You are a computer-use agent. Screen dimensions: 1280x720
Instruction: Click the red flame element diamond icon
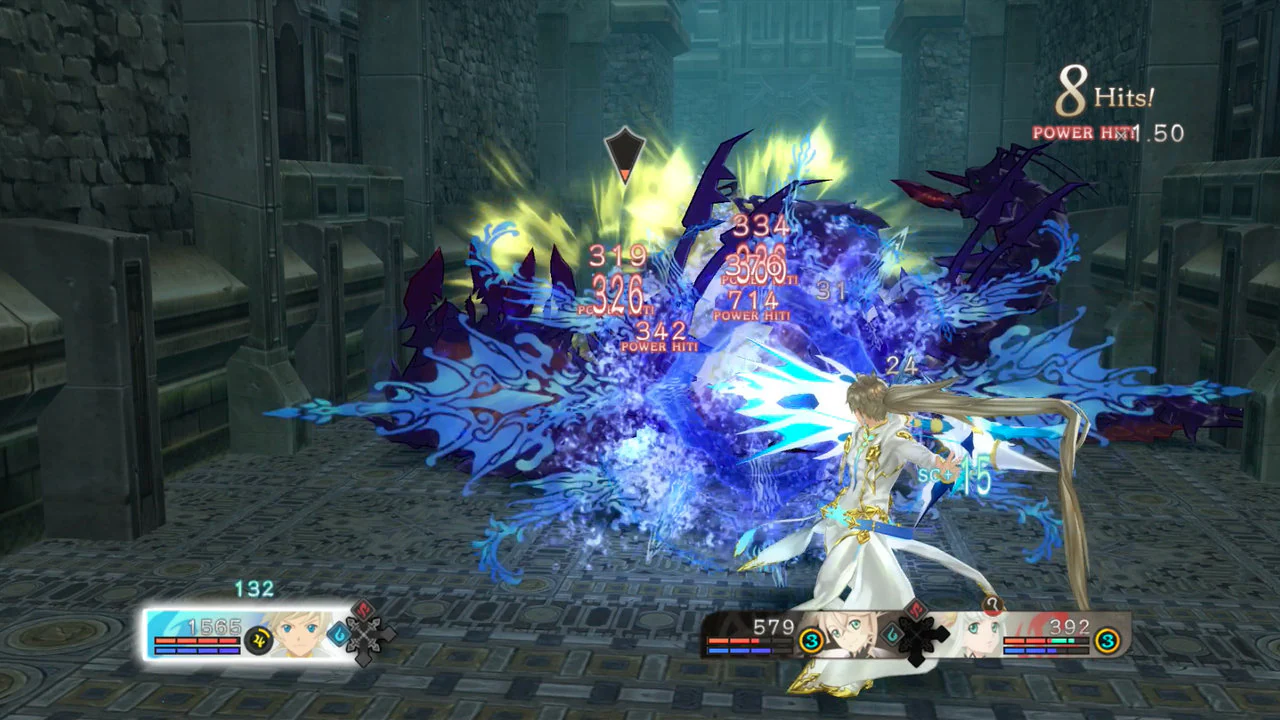click(x=361, y=611)
